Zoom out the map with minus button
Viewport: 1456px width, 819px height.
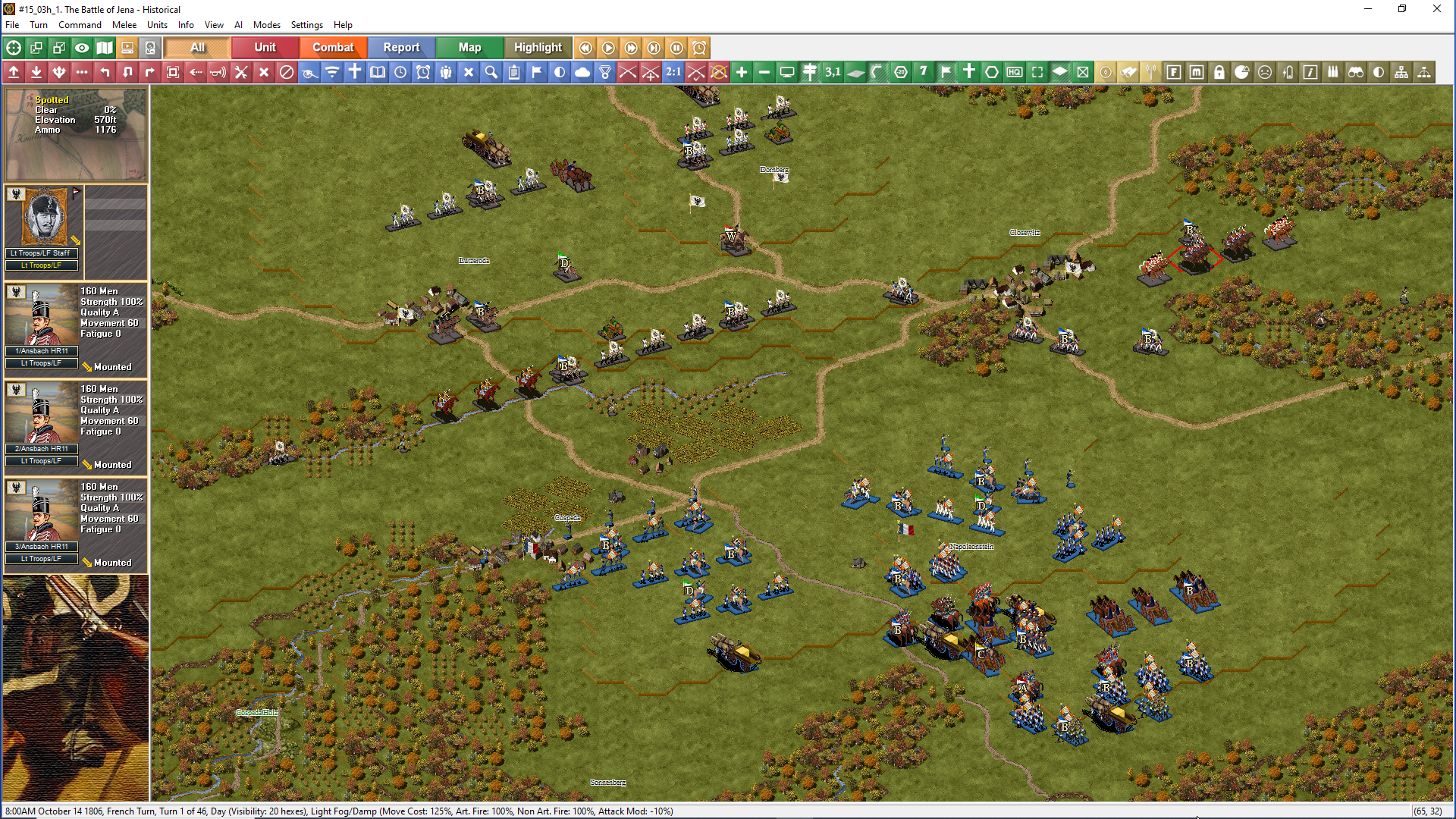[x=764, y=72]
